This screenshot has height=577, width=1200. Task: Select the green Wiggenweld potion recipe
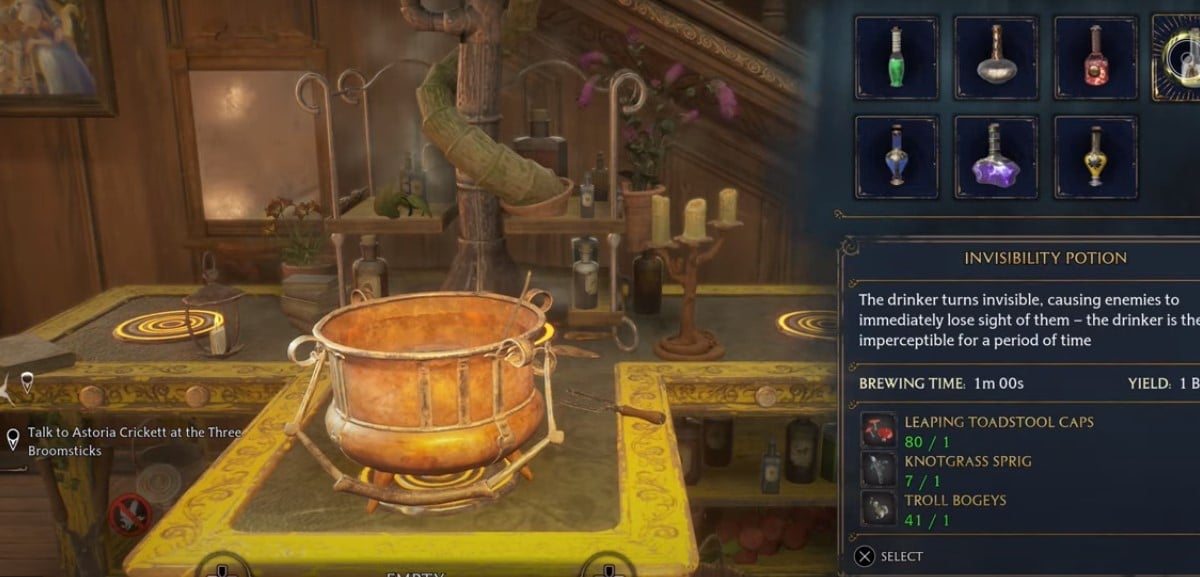(896, 57)
